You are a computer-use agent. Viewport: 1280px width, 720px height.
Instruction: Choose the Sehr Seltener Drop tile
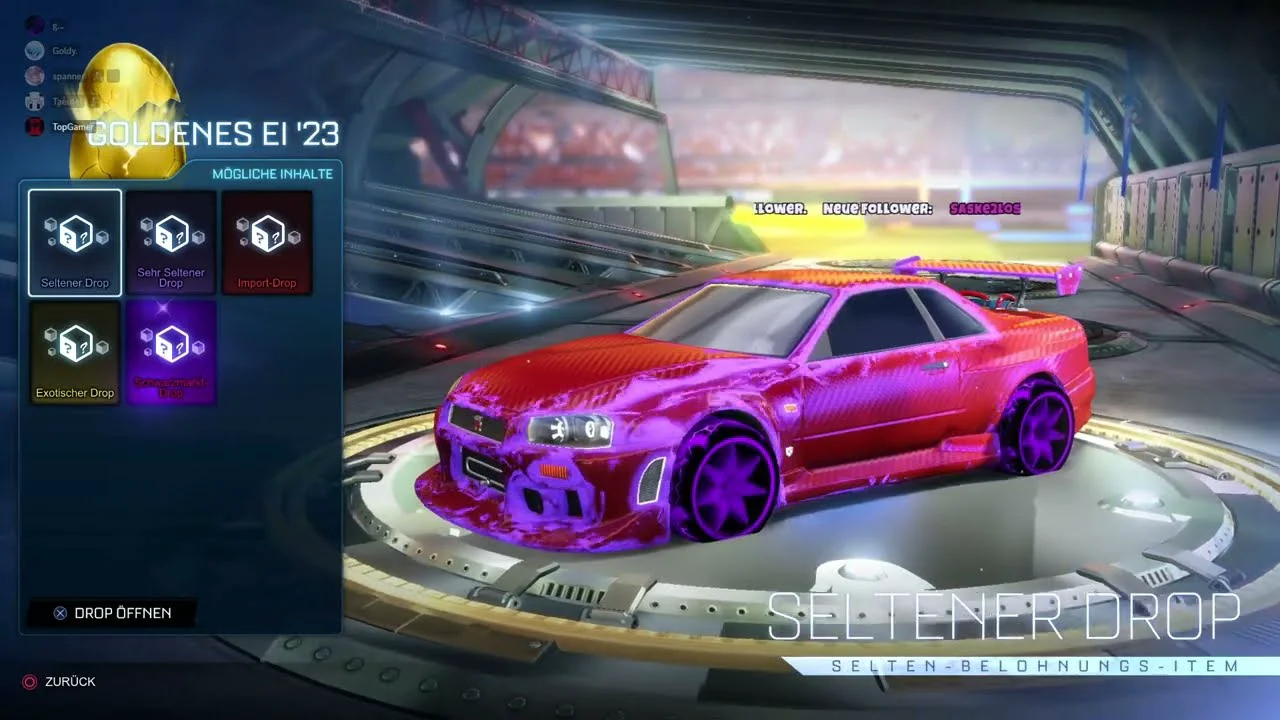tap(171, 243)
